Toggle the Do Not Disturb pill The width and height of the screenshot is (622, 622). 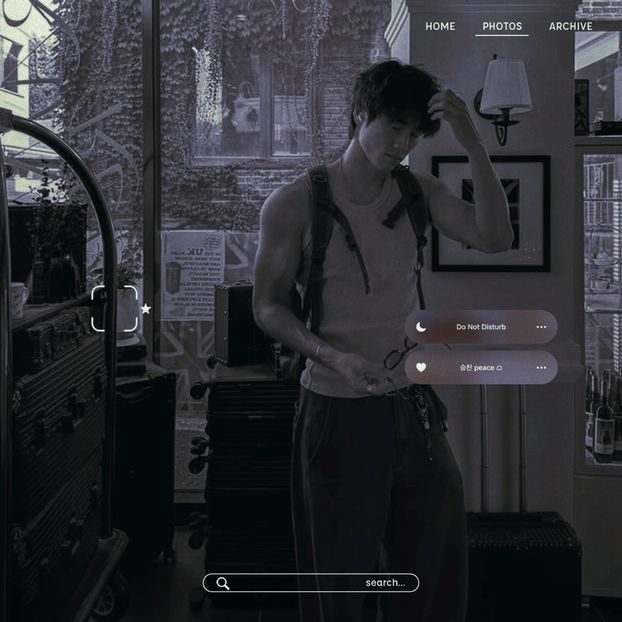pos(481,327)
